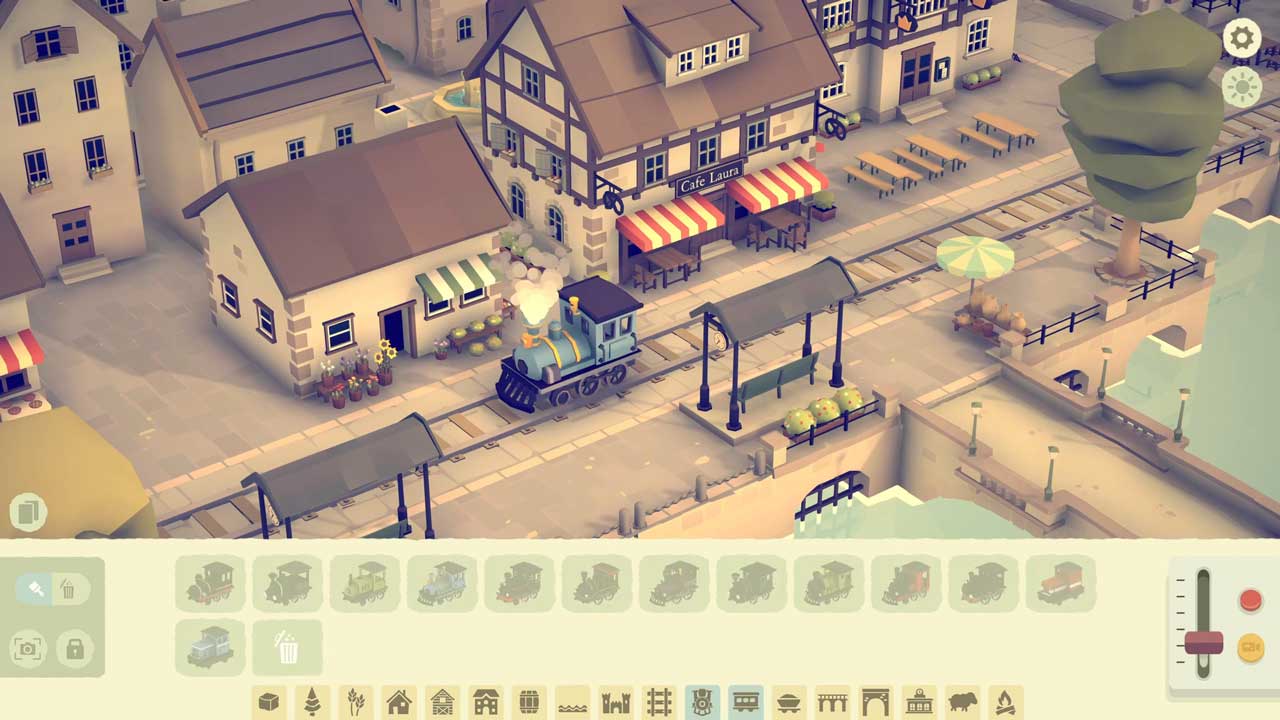Pick the red-orange diesel locomotive
This screenshot has height=720, width=1280.
tap(1060, 583)
